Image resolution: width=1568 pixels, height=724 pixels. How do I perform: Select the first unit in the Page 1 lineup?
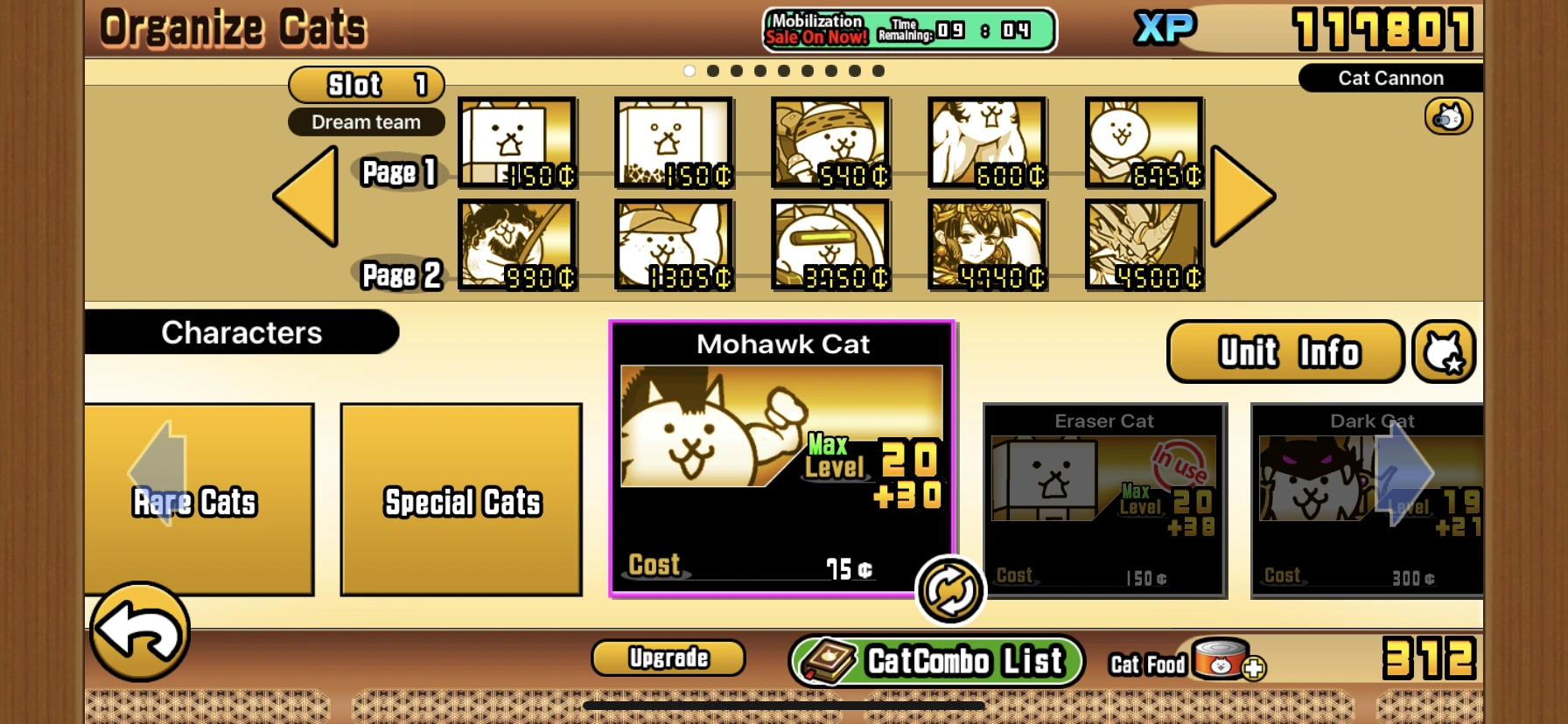pyautogui.click(x=516, y=144)
